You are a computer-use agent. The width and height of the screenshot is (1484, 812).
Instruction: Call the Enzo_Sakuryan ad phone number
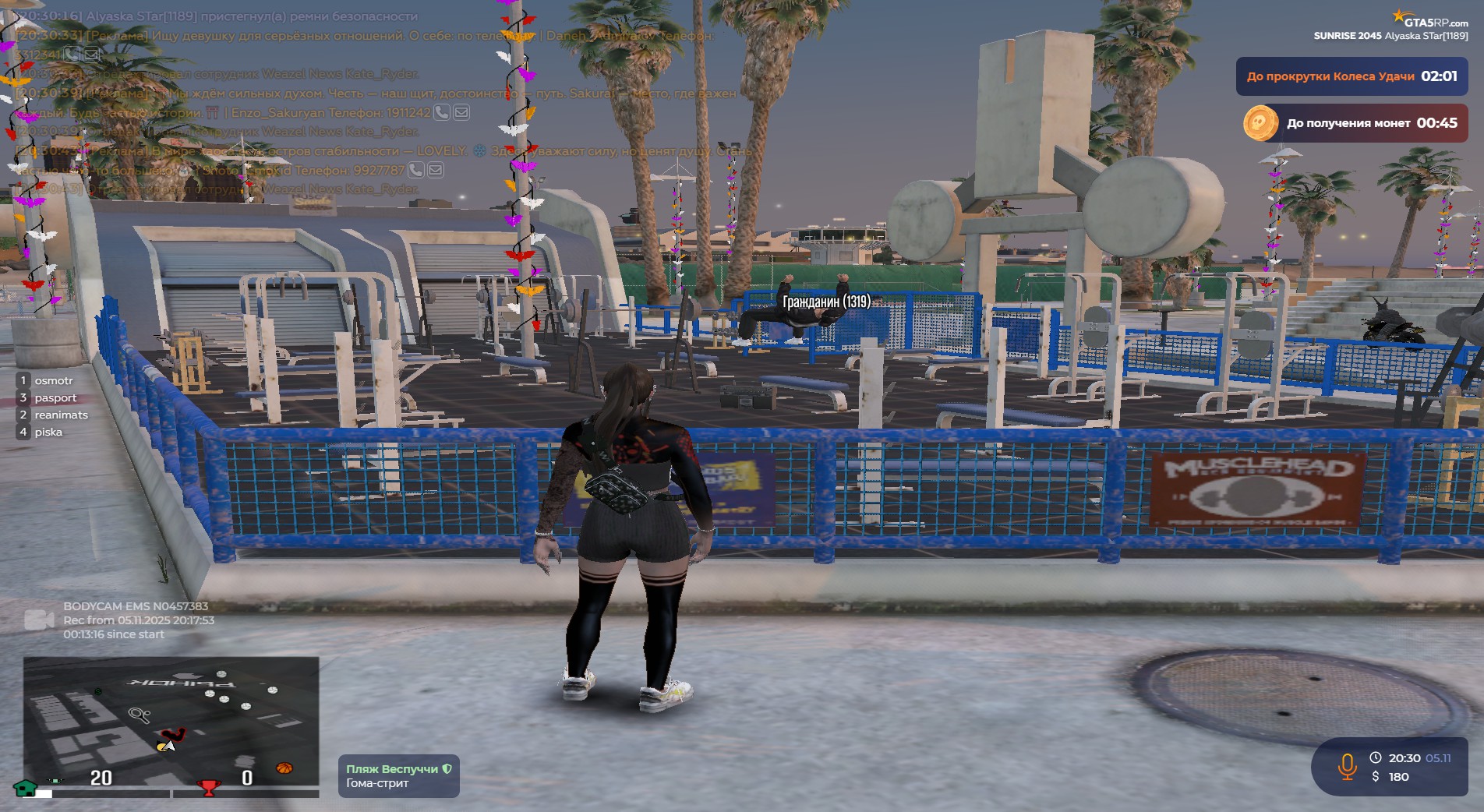pos(441,112)
